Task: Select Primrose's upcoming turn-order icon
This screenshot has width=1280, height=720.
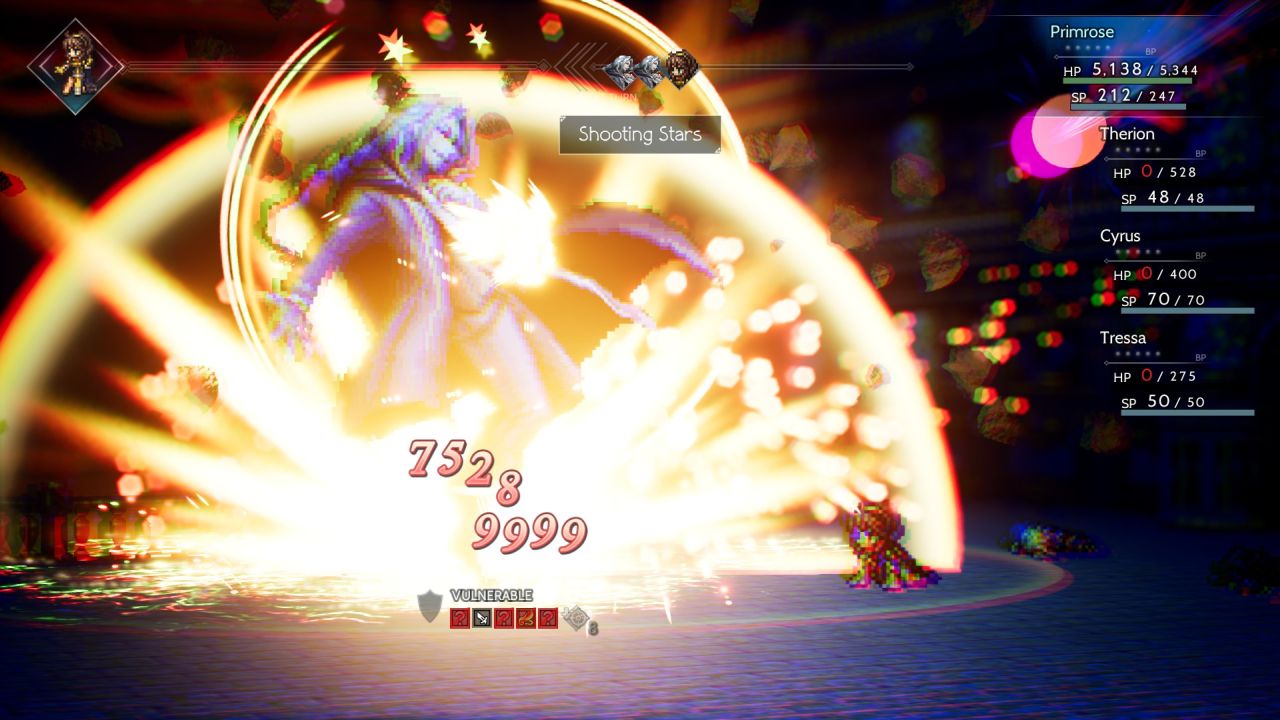Action: (682, 71)
